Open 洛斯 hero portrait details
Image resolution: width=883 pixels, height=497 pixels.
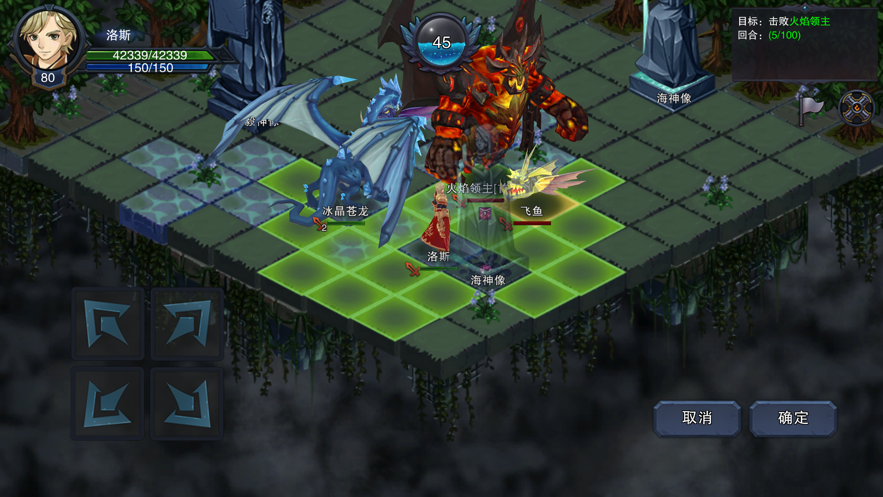point(46,42)
